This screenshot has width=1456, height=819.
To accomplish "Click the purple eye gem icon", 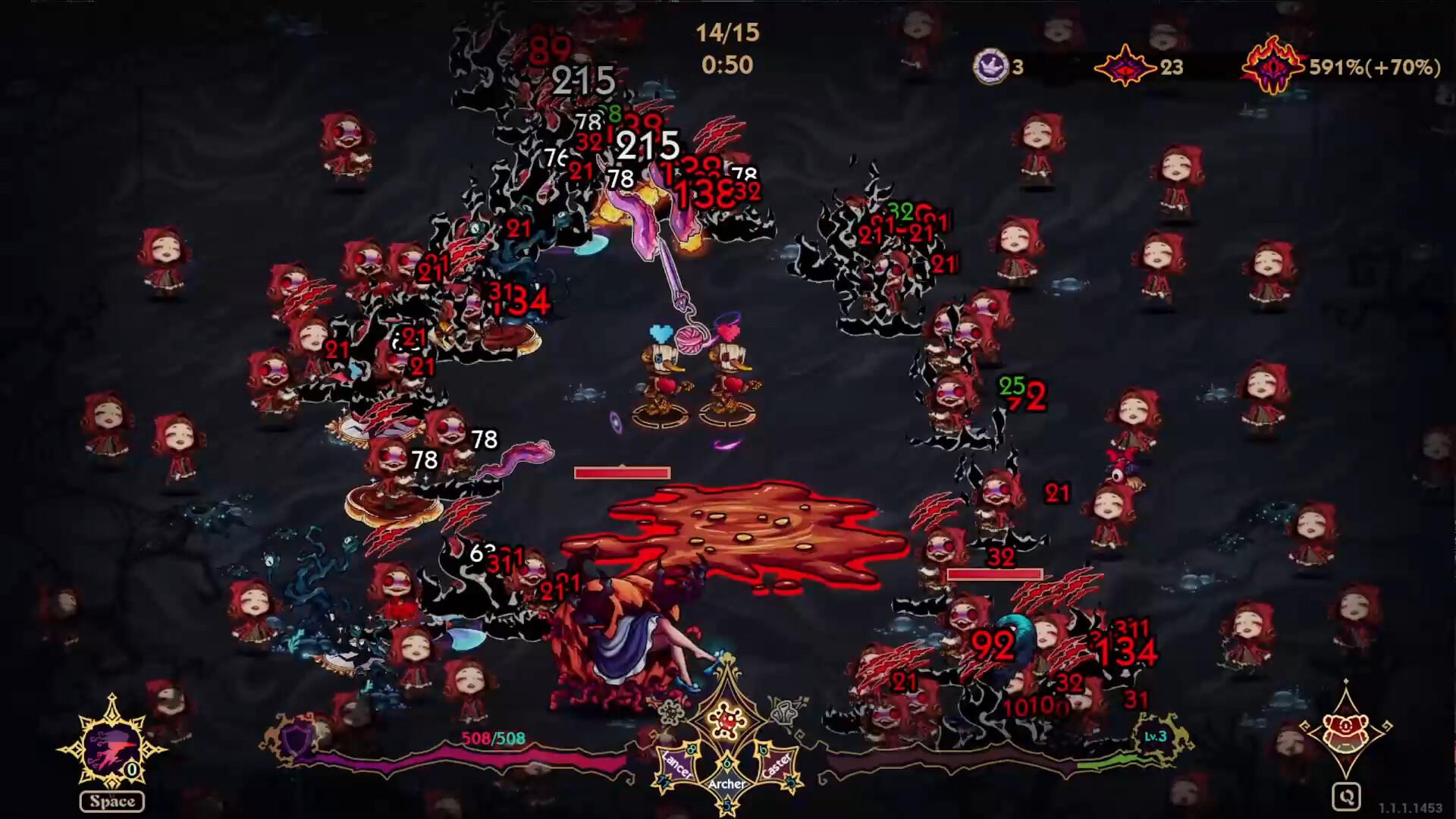I will [x=1125, y=67].
